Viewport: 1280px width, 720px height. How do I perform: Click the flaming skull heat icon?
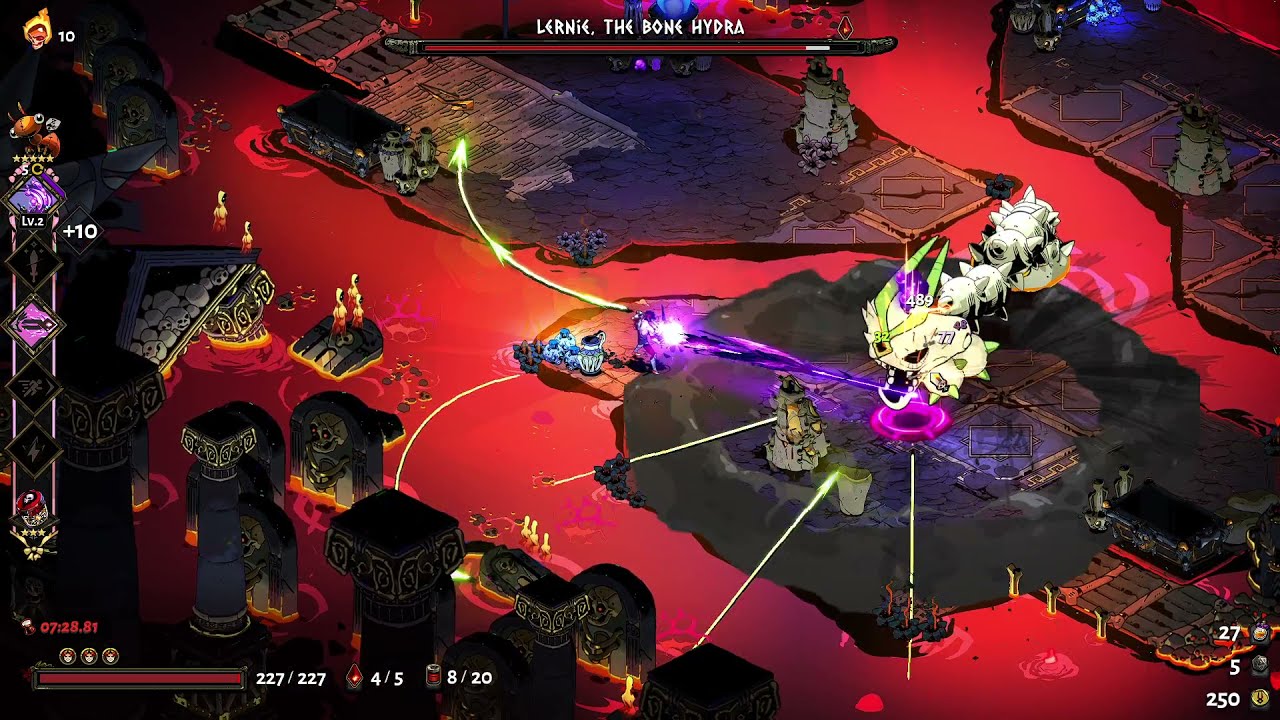coord(37,32)
